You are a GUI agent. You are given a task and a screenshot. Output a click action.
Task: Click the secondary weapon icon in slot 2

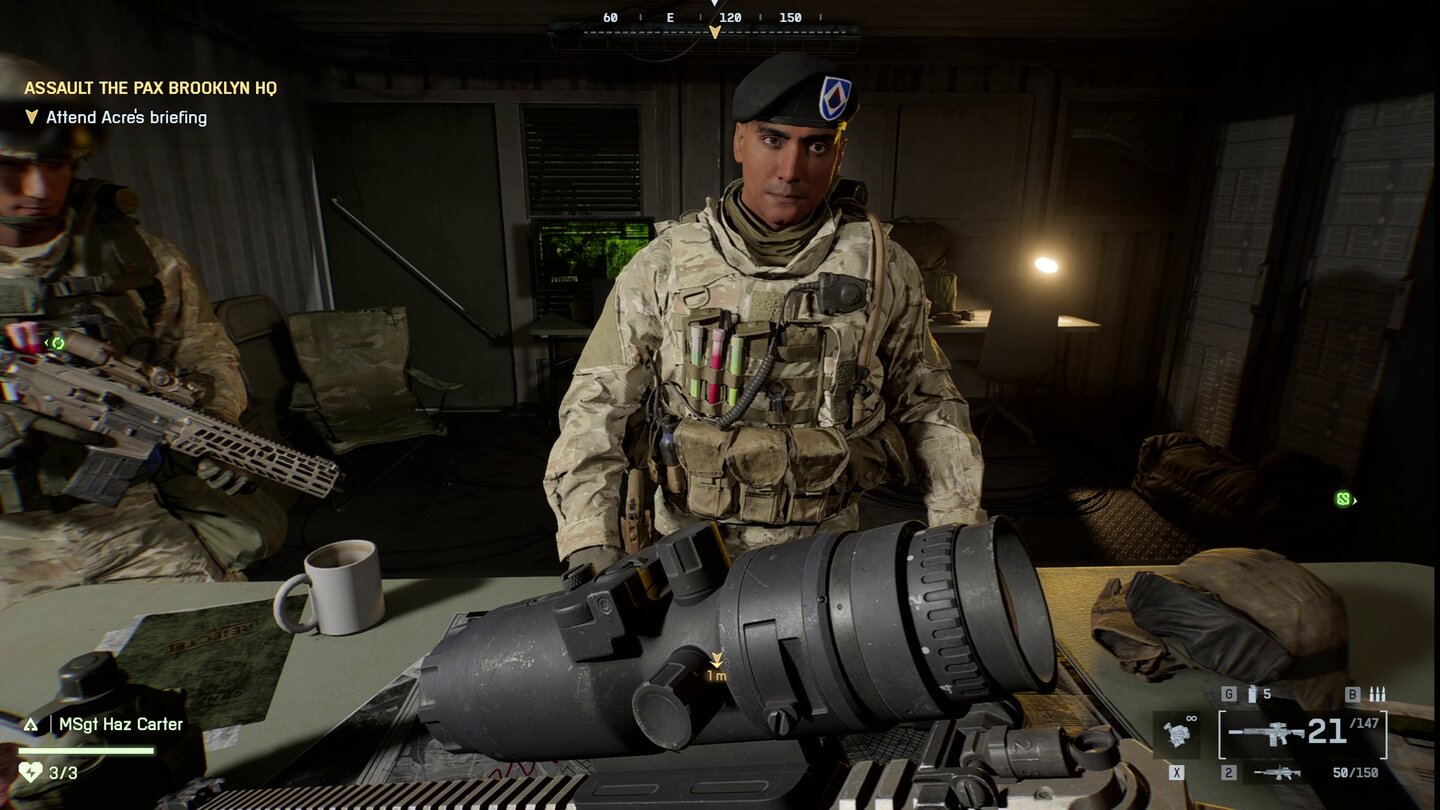[x=1277, y=773]
